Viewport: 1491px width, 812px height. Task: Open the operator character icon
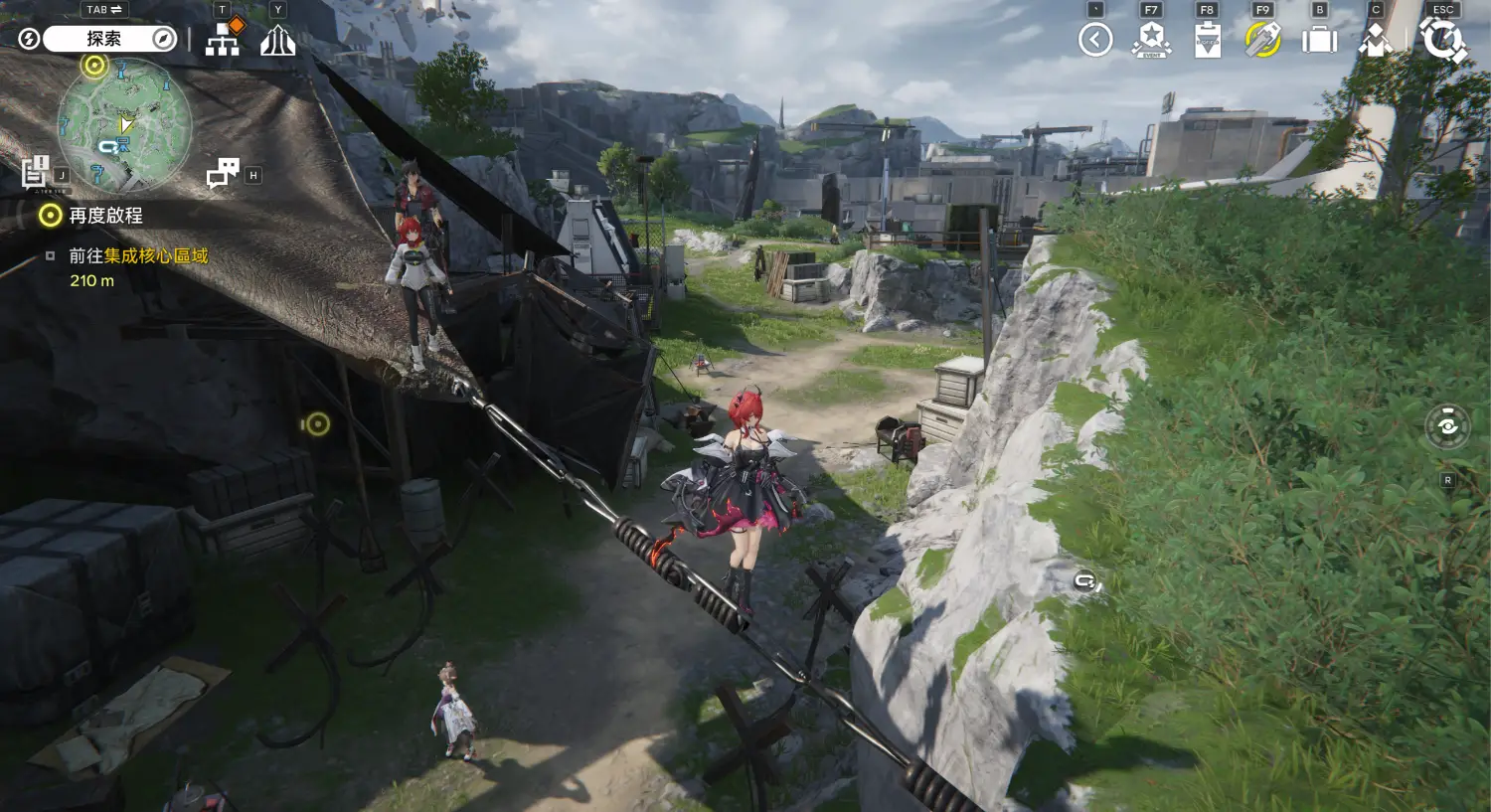pyautogui.click(x=1376, y=41)
